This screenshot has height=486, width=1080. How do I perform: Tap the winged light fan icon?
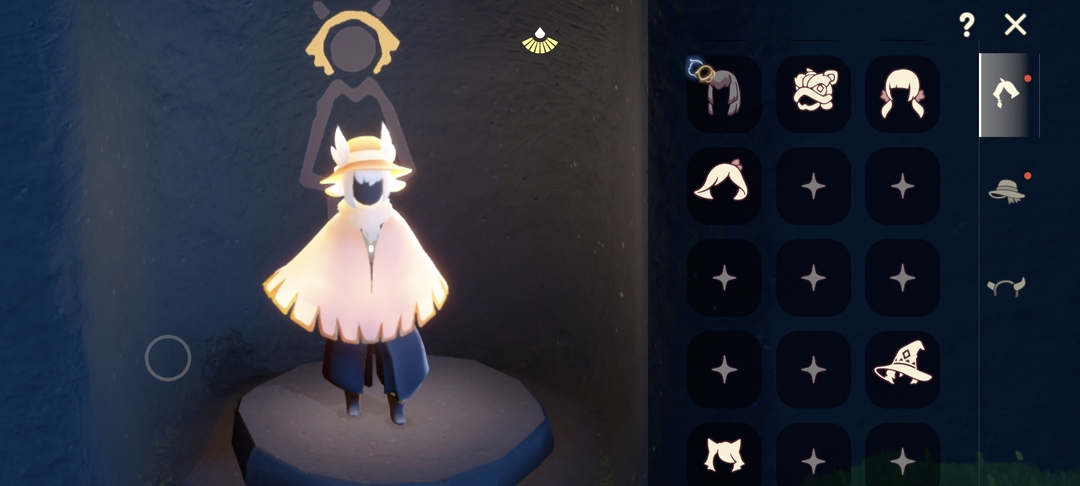point(540,40)
